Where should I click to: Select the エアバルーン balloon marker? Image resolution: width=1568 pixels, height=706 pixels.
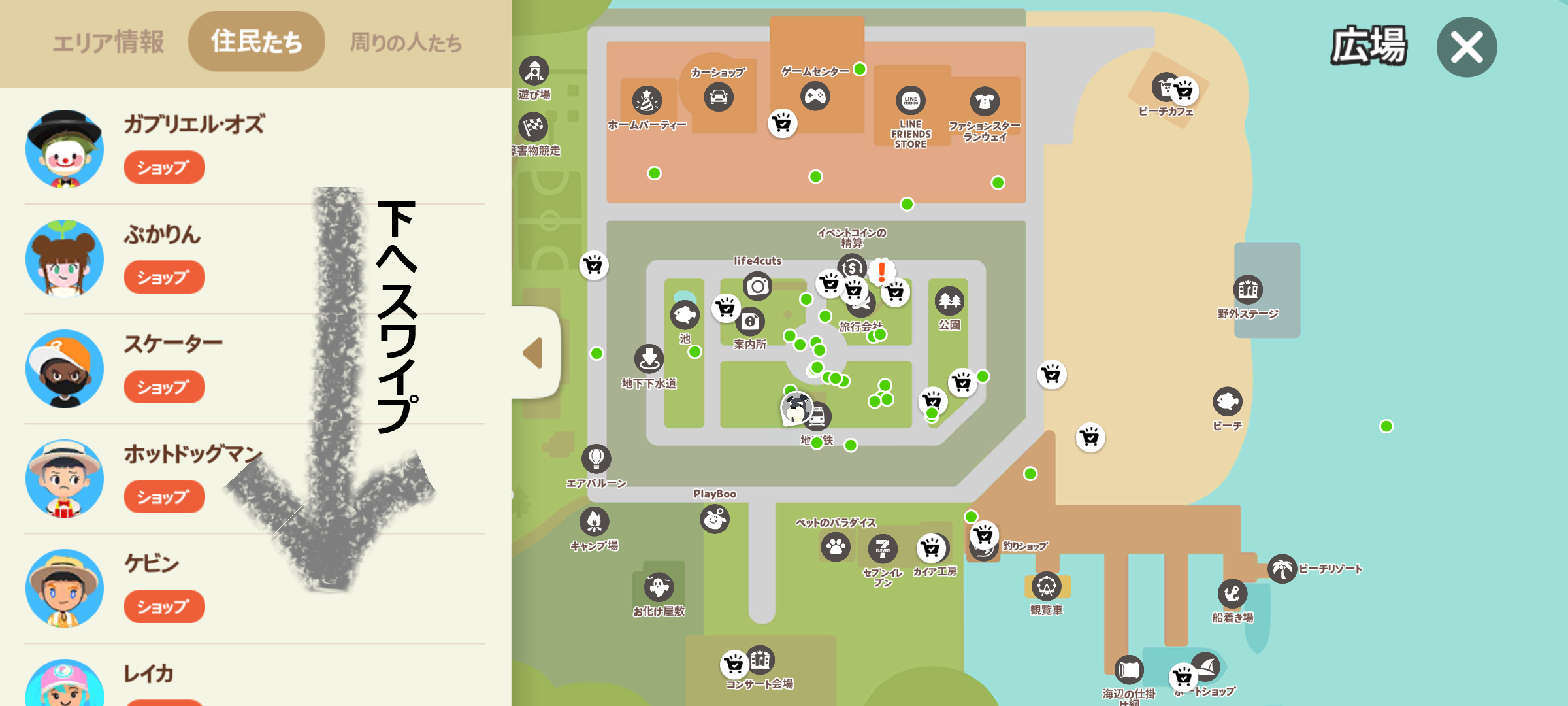pos(596,458)
